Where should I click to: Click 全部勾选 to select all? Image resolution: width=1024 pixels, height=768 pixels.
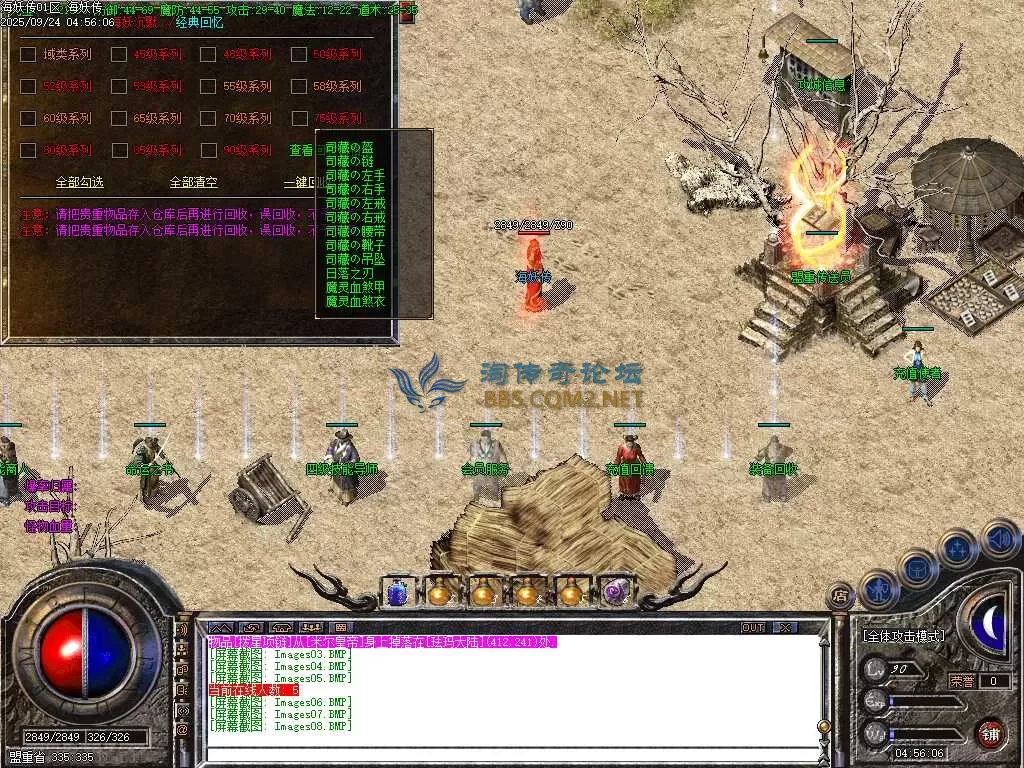click(x=79, y=183)
